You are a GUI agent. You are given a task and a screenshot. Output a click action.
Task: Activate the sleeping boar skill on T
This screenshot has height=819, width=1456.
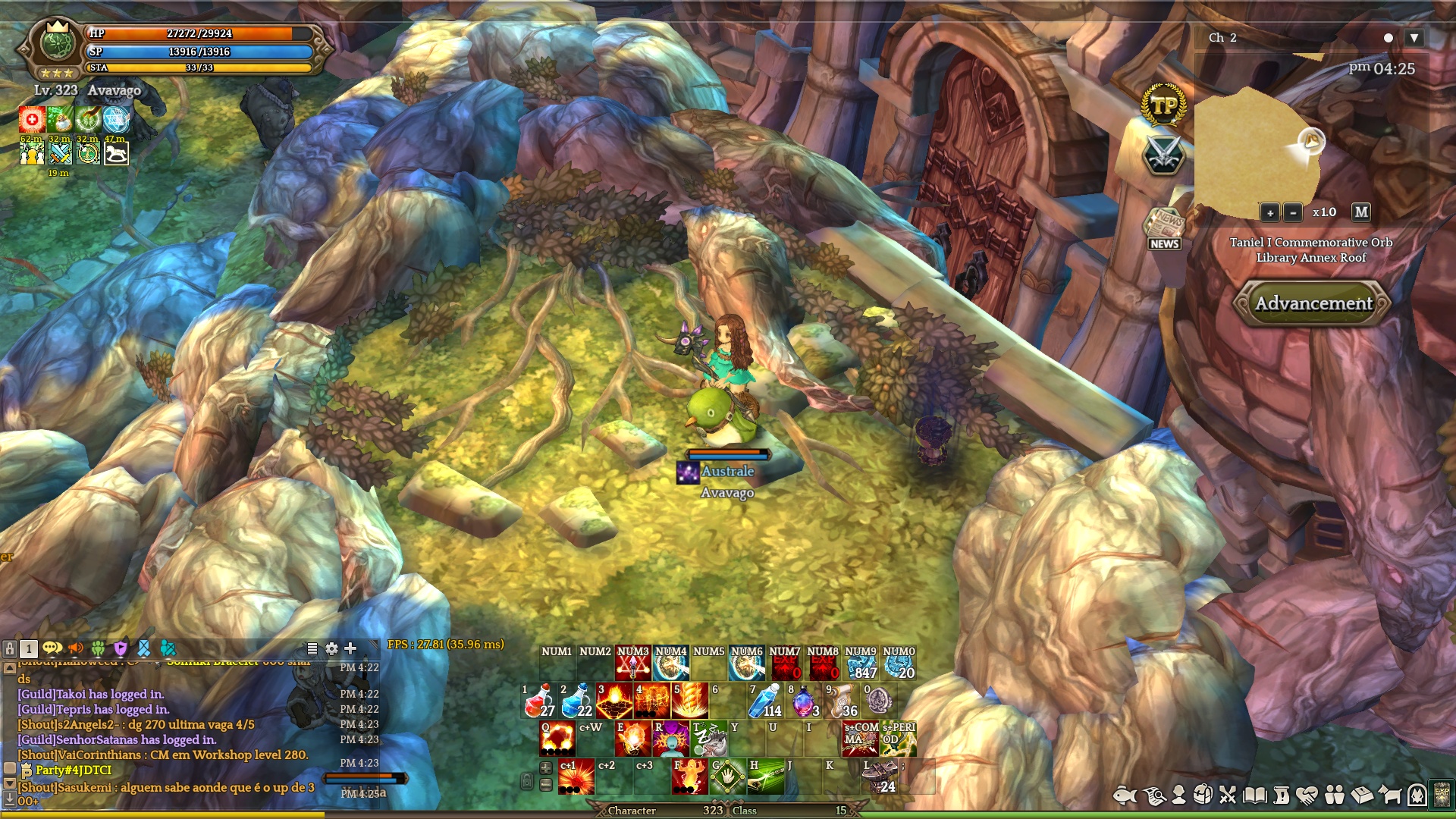point(709,739)
